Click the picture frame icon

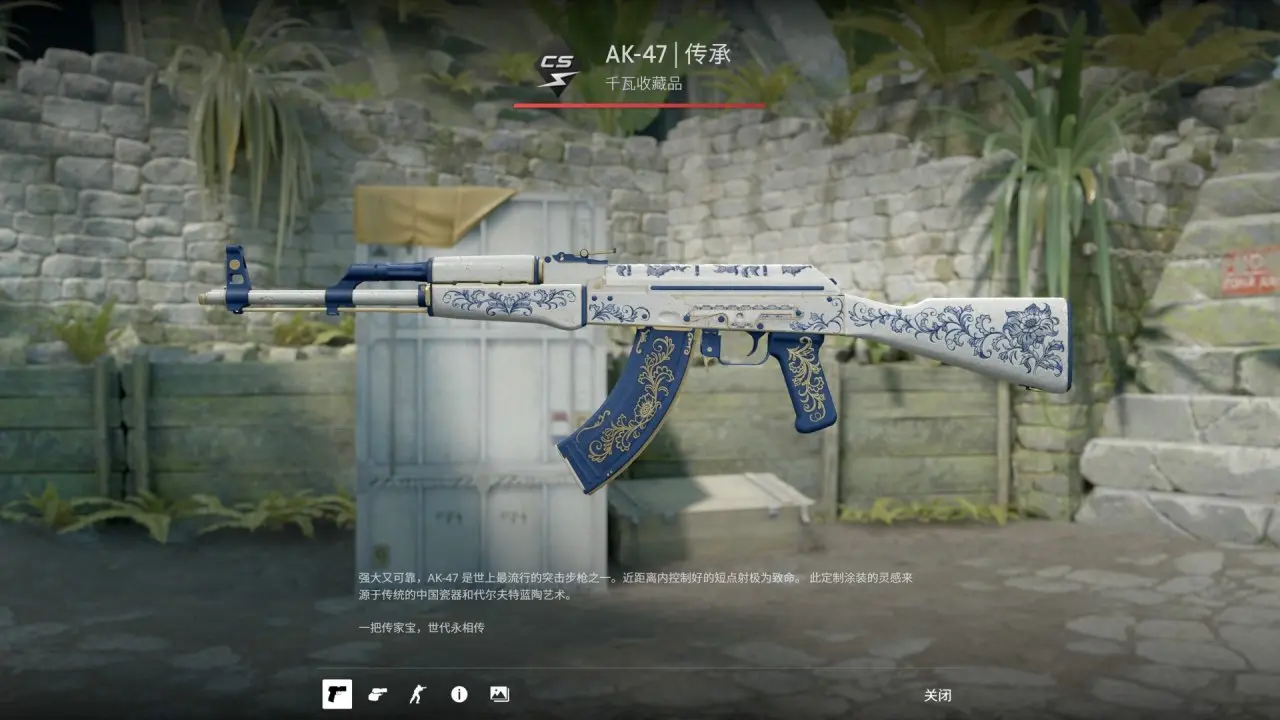pyautogui.click(x=499, y=694)
